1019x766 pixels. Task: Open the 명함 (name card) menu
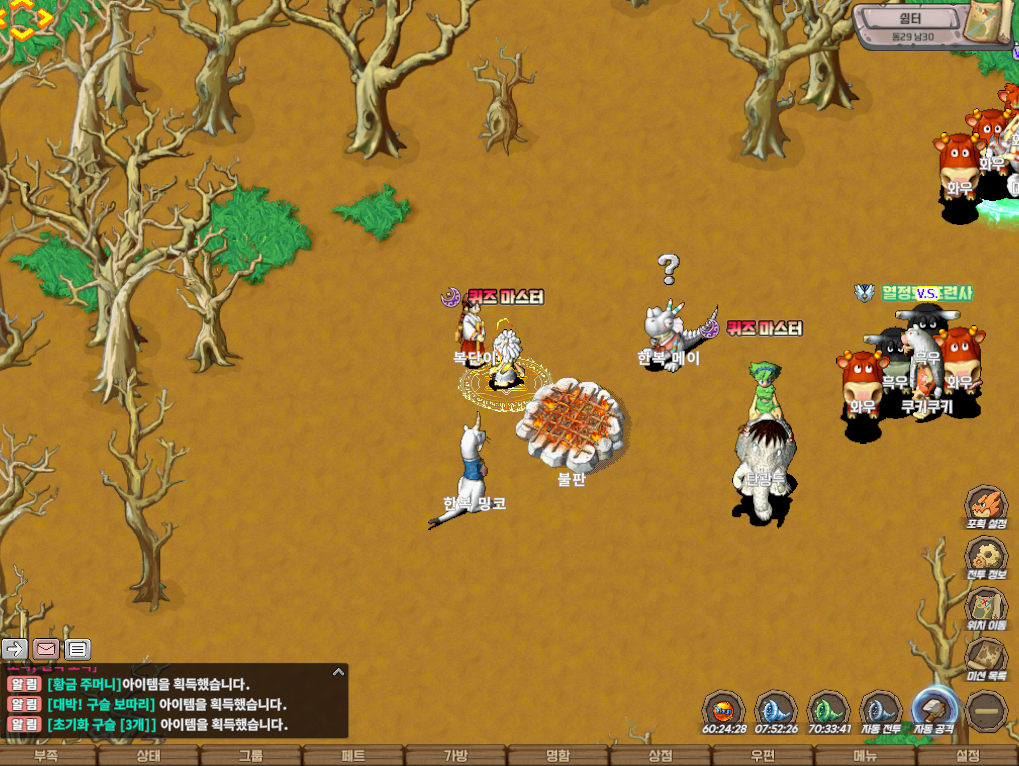(558, 756)
